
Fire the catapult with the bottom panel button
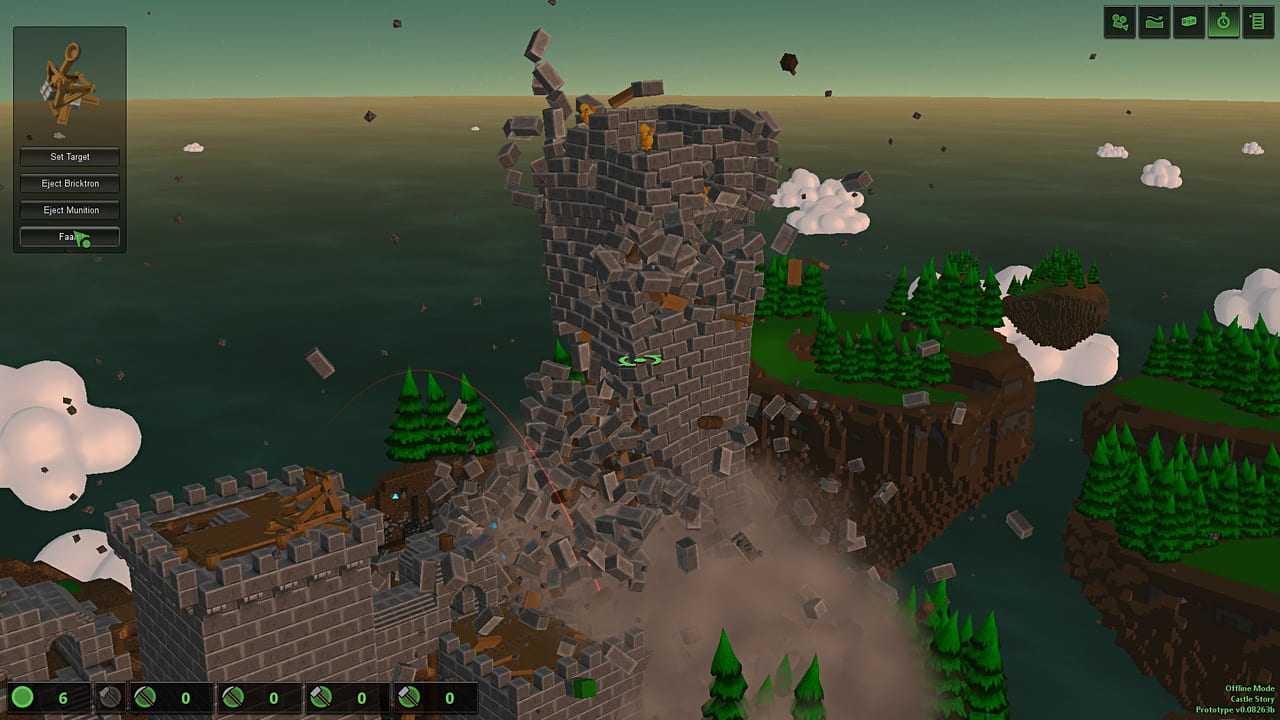(70, 237)
